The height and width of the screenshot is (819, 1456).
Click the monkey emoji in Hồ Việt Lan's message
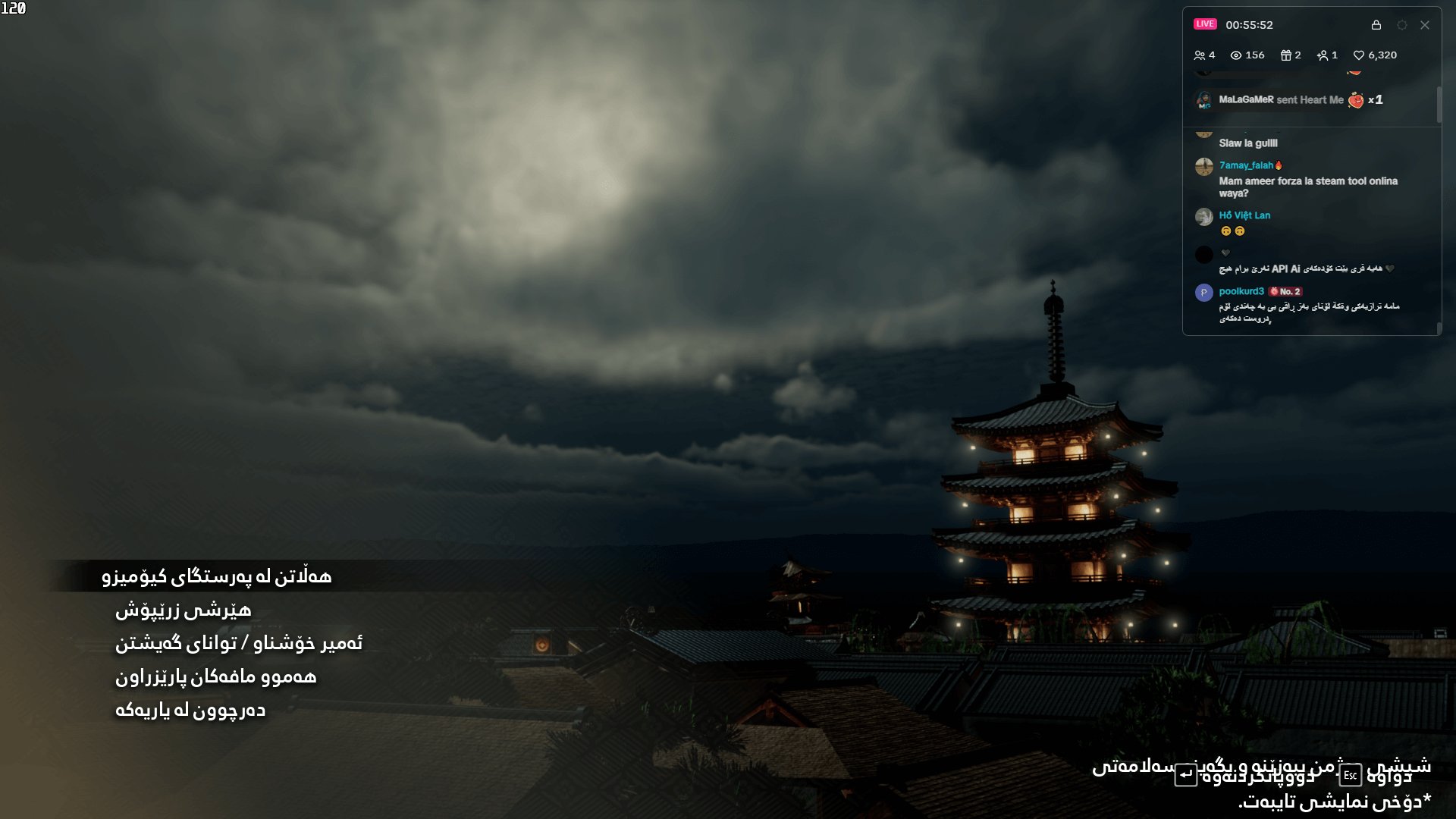pos(1226,231)
